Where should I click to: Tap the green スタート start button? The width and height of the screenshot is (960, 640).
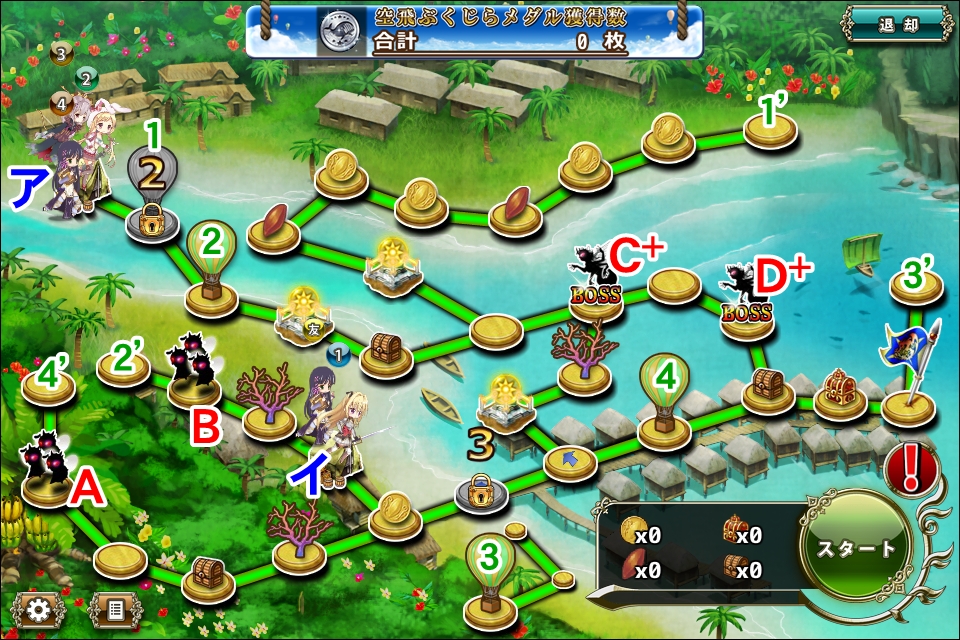tap(857, 547)
